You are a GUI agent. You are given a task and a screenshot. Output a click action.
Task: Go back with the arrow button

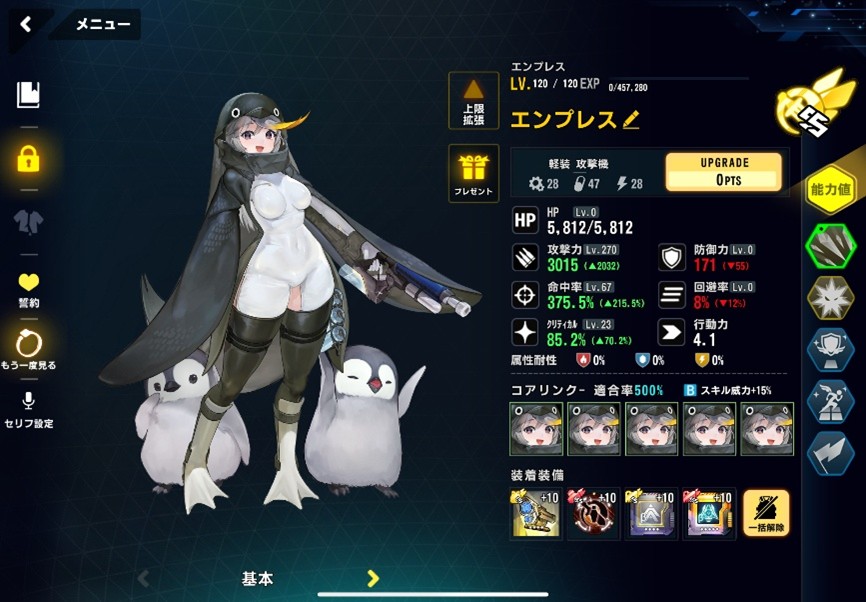(x=26, y=24)
